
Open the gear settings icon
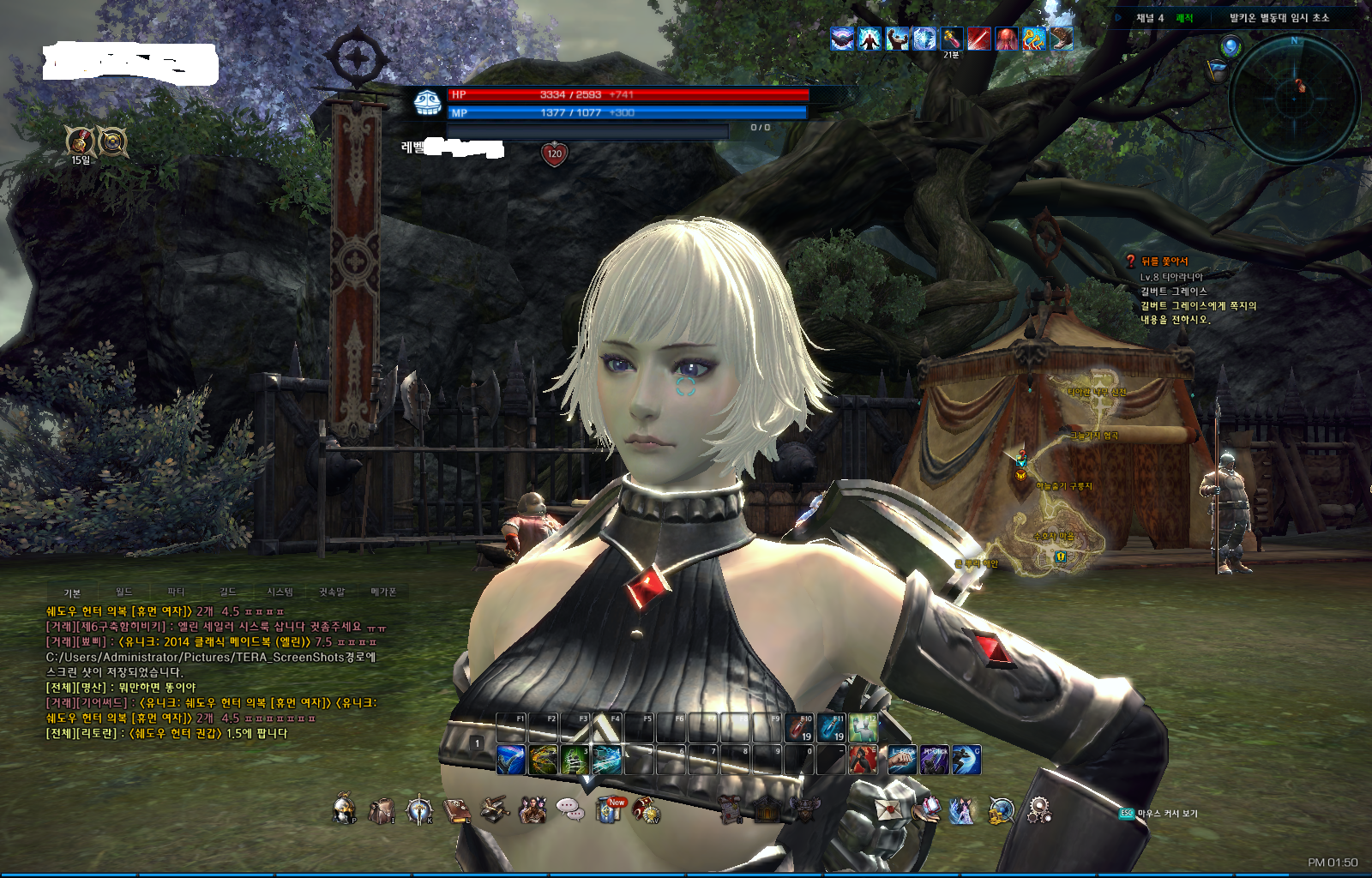(1039, 809)
